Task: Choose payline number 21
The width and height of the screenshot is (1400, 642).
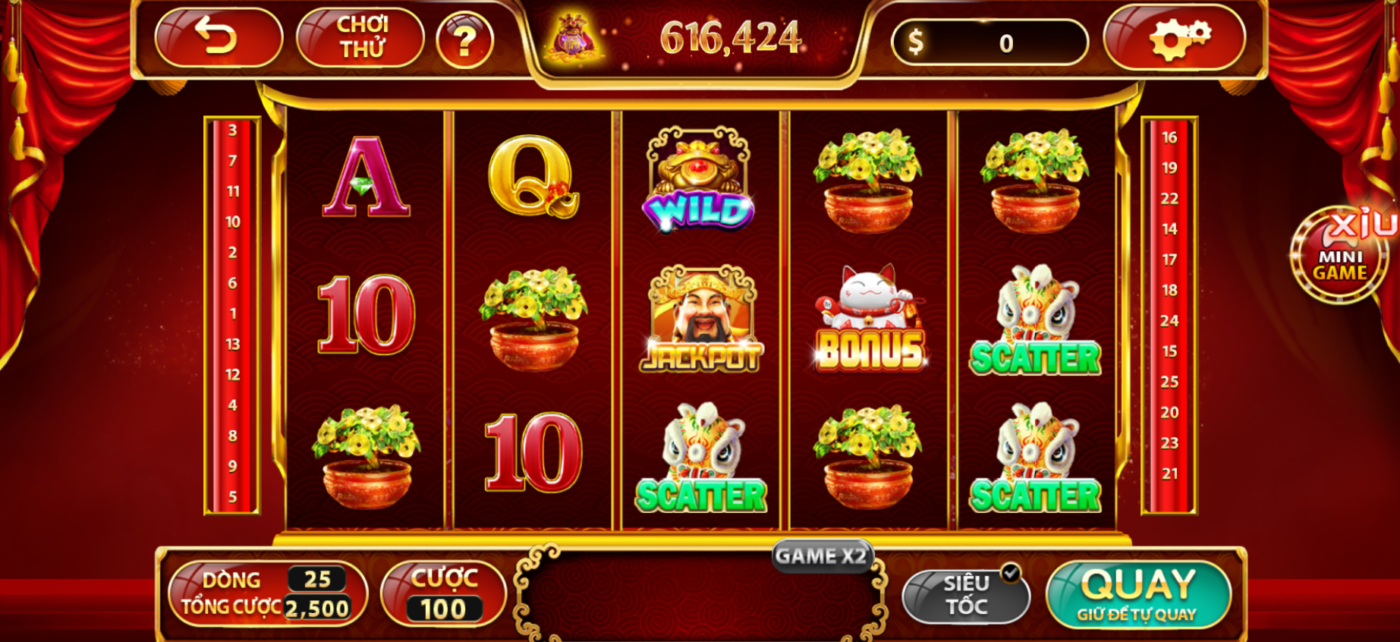Action: point(1169,474)
